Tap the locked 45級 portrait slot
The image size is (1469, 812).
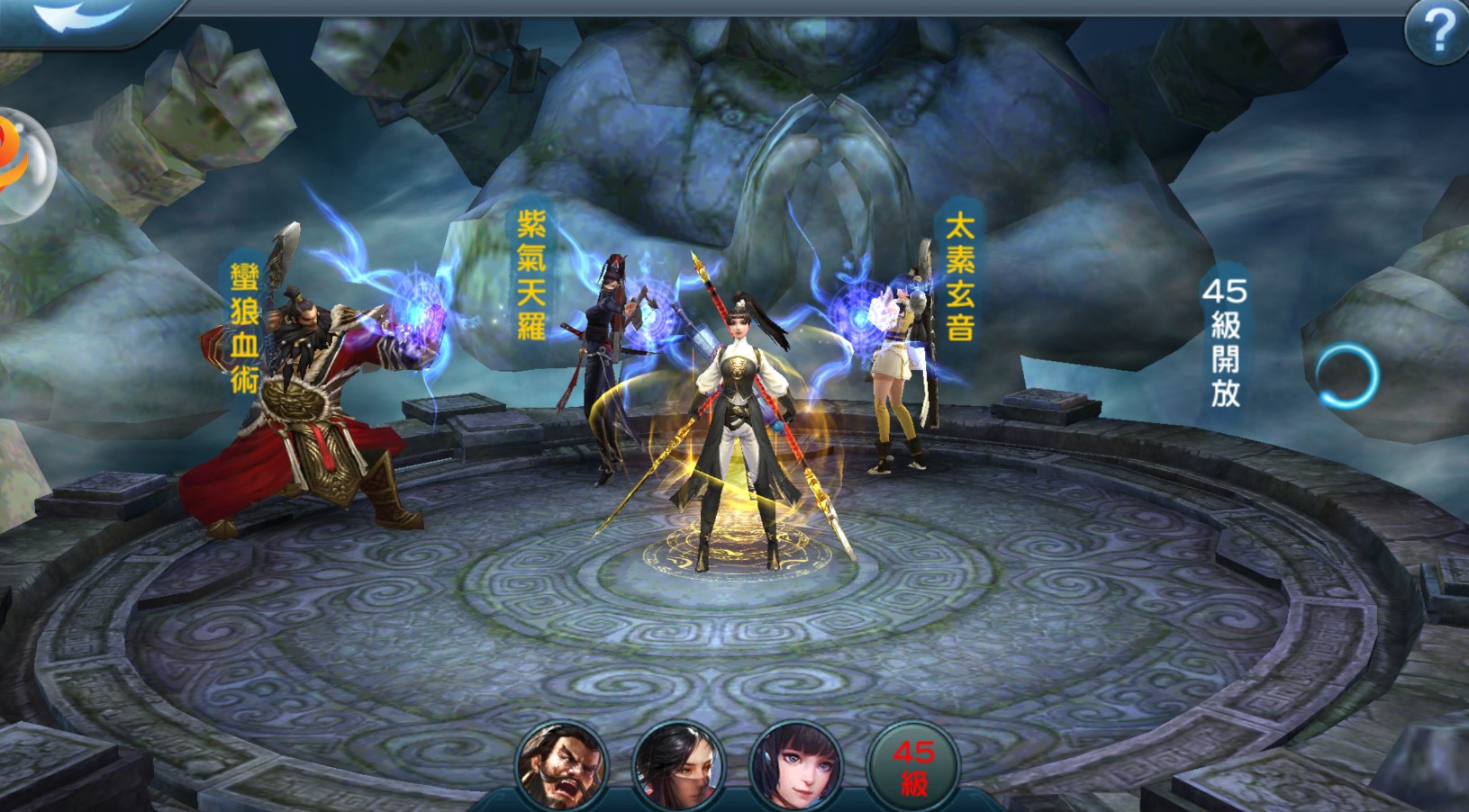click(x=913, y=767)
